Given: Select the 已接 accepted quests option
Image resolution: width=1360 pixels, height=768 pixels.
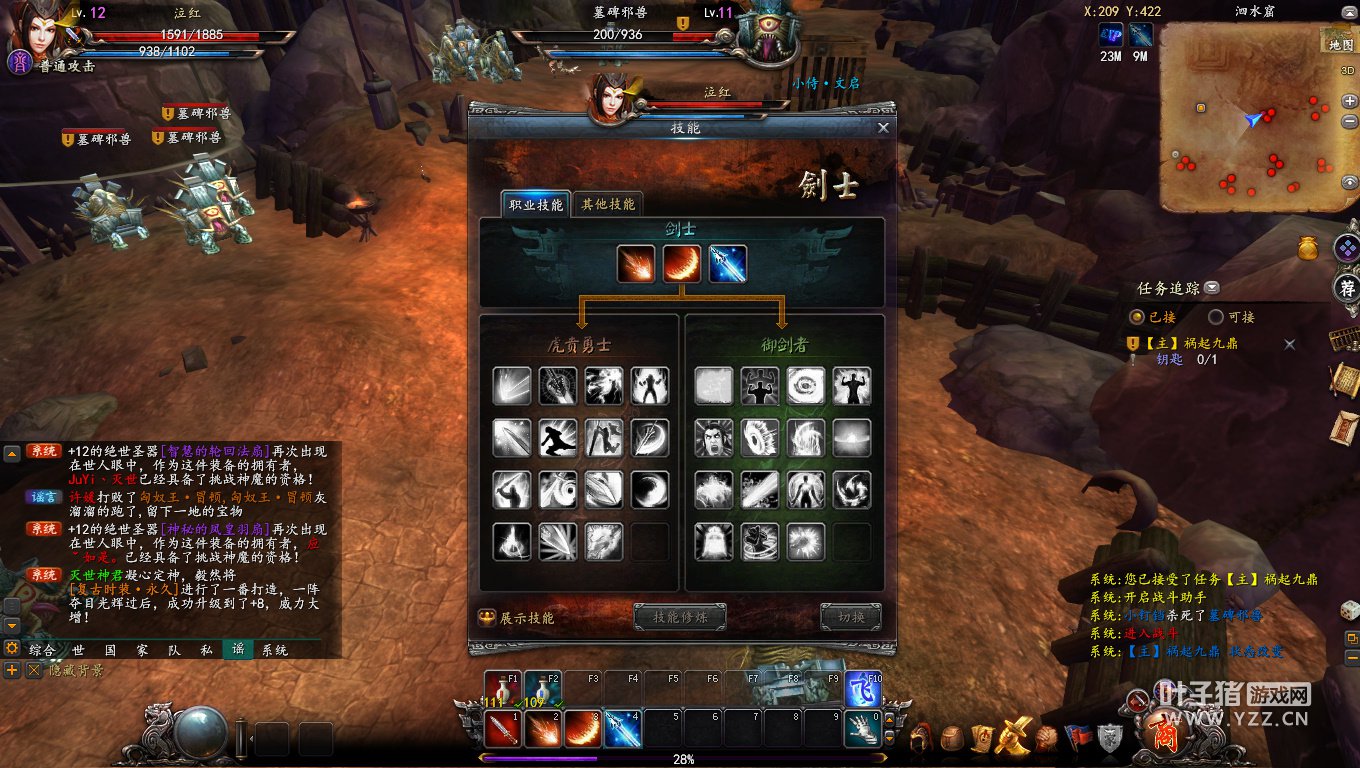Looking at the screenshot, I should 1137,317.
